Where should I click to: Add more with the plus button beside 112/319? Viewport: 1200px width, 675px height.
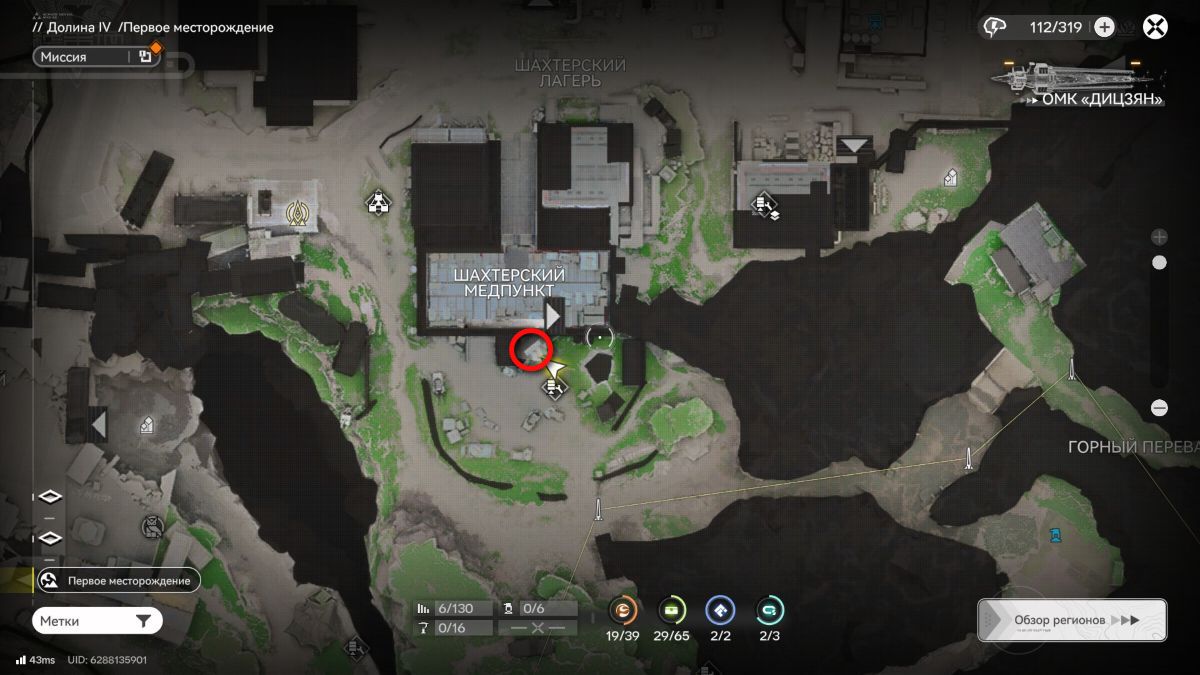pyautogui.click(x=1104, y=27)
